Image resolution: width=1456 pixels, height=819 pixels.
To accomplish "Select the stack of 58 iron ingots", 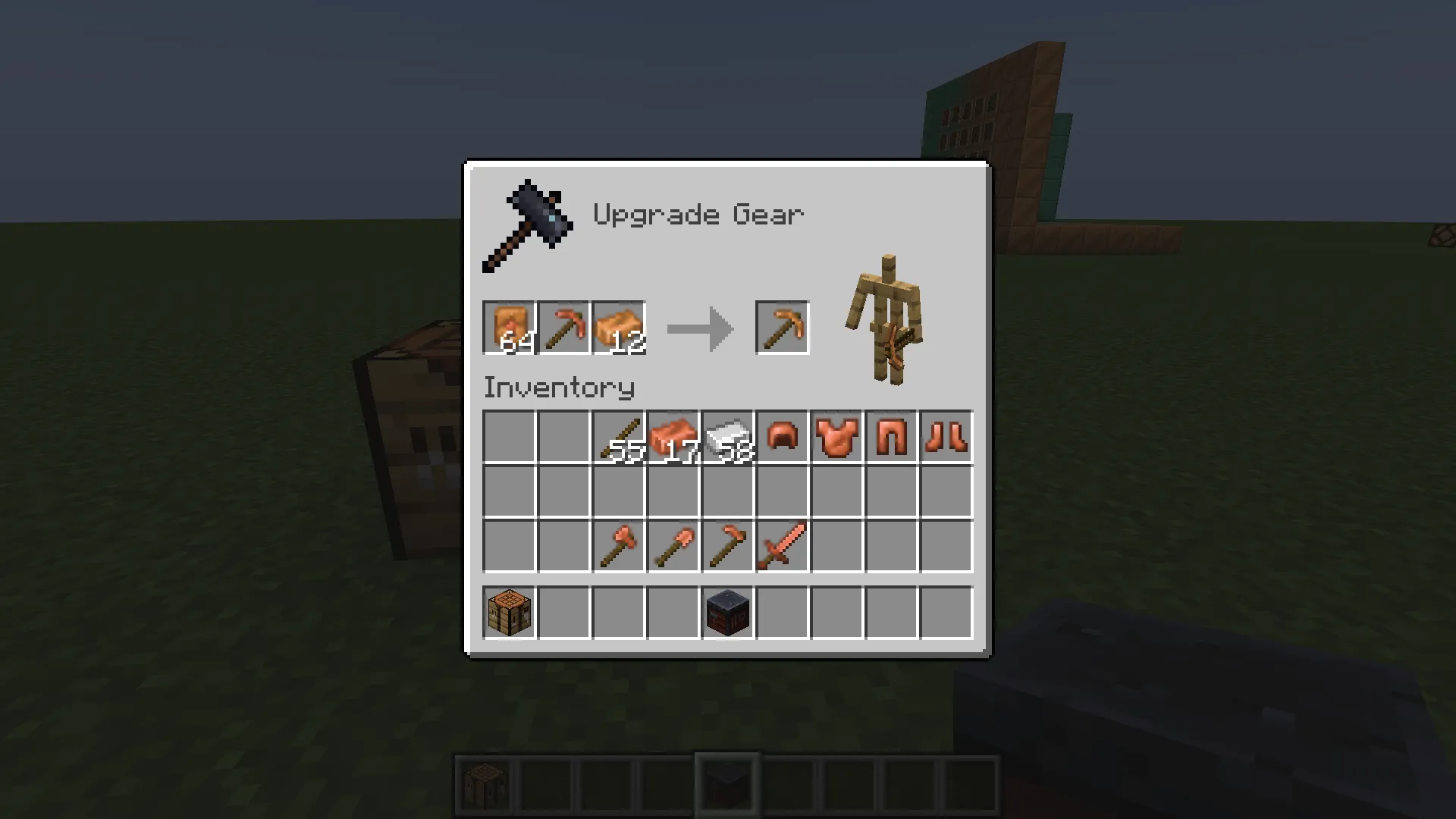I will tap(727, 437).
